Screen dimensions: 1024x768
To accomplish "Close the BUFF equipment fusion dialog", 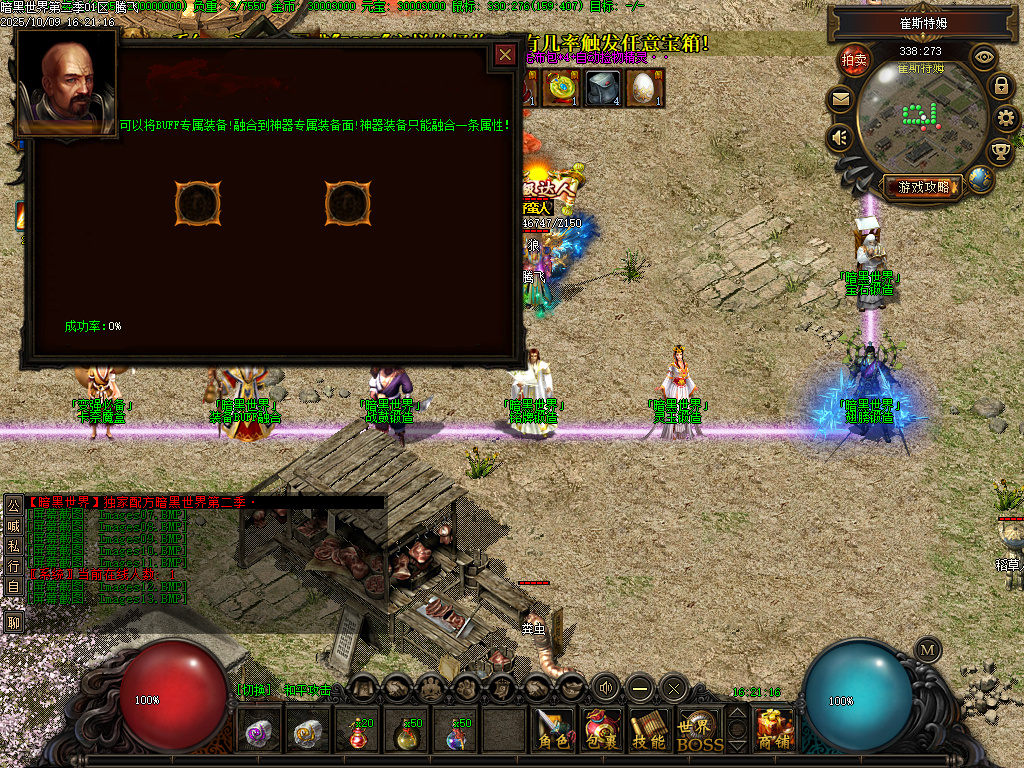I will pos(505,55).
